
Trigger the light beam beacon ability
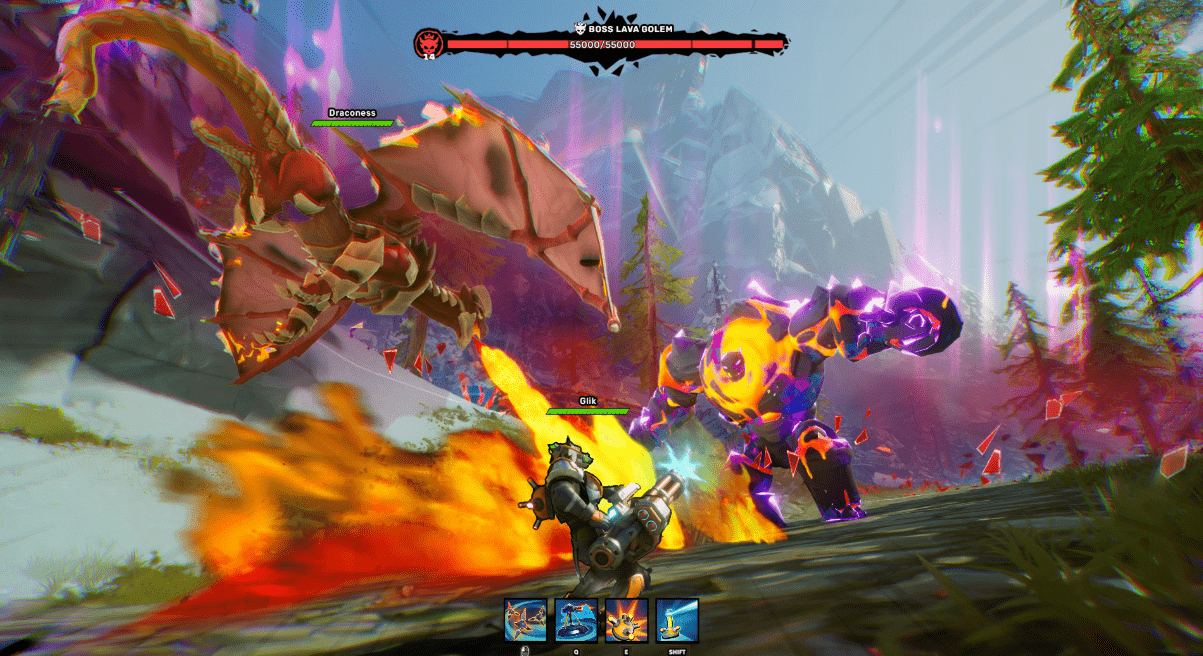coord(677,620)
